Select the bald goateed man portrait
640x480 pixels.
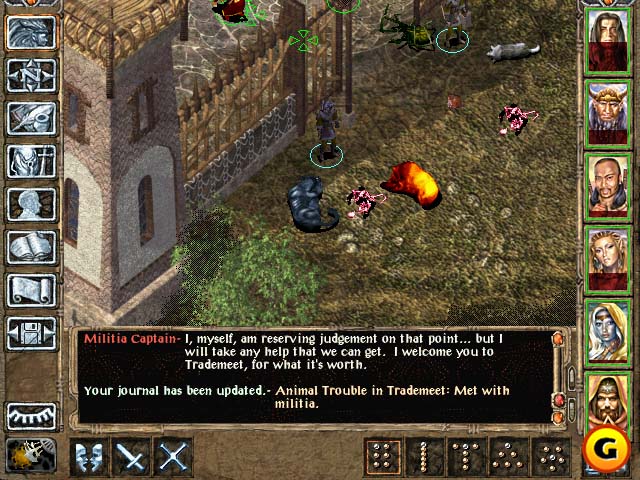coord(607,186)
